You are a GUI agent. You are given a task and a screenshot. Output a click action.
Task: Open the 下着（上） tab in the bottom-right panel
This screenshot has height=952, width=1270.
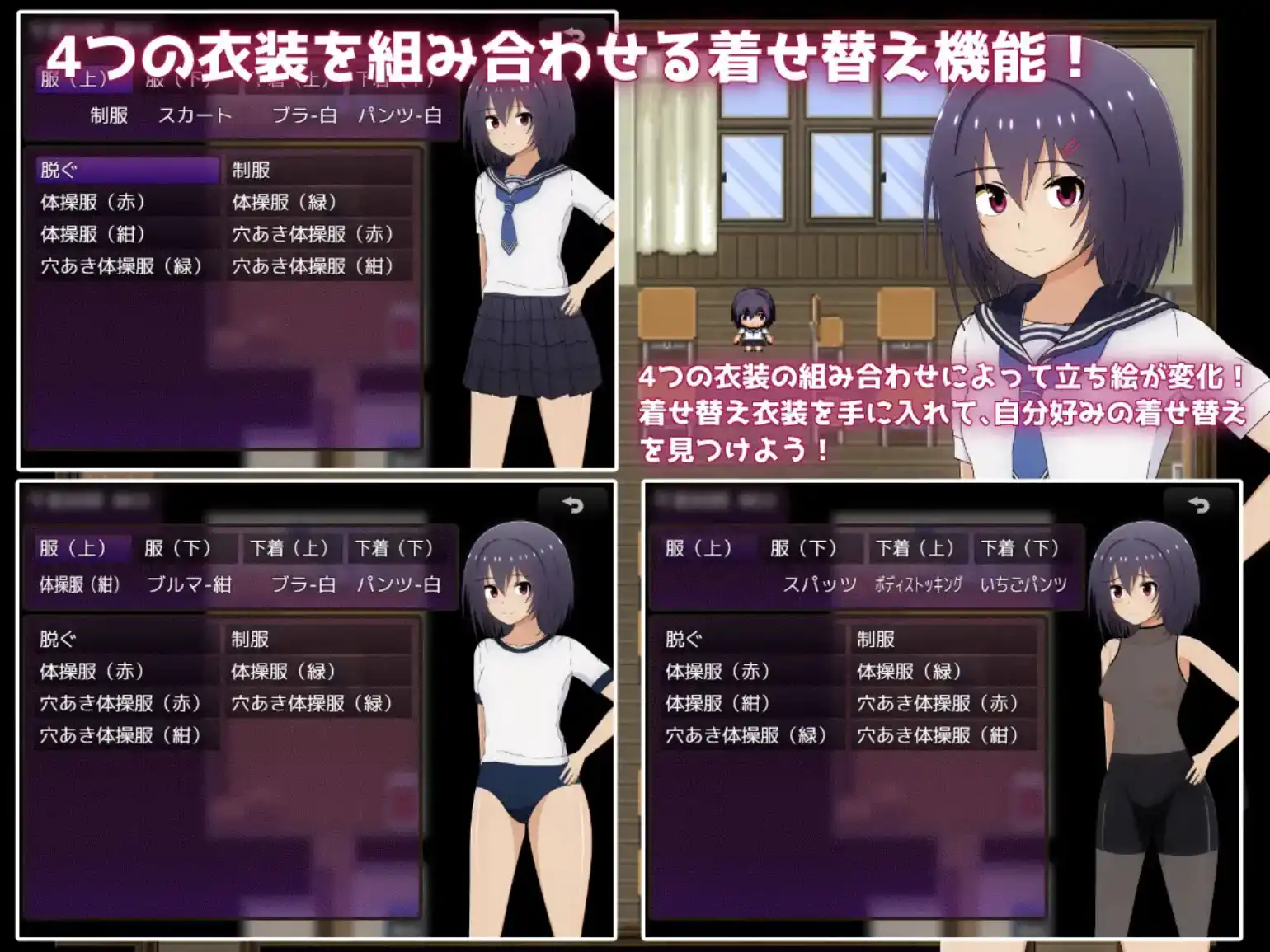point(918,548)
